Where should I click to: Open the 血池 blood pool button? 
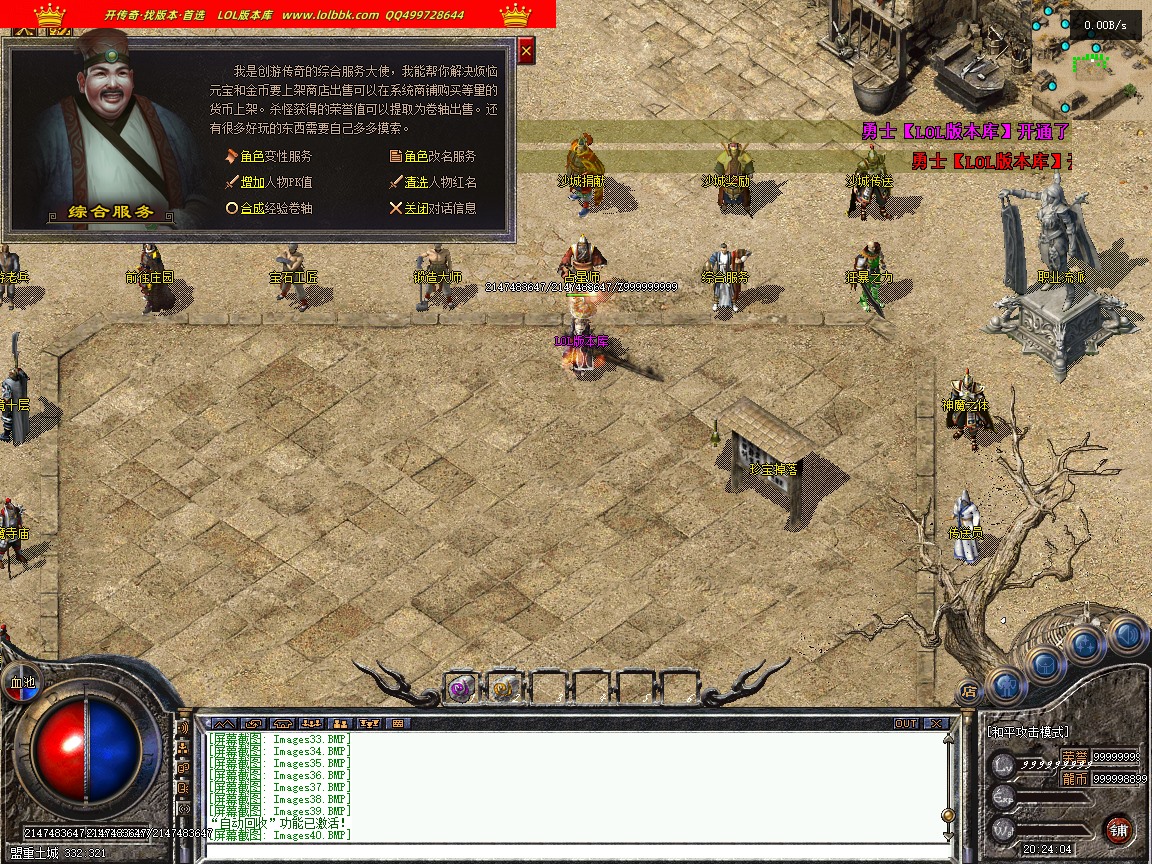pyautogui.click(x=22, y=682)
